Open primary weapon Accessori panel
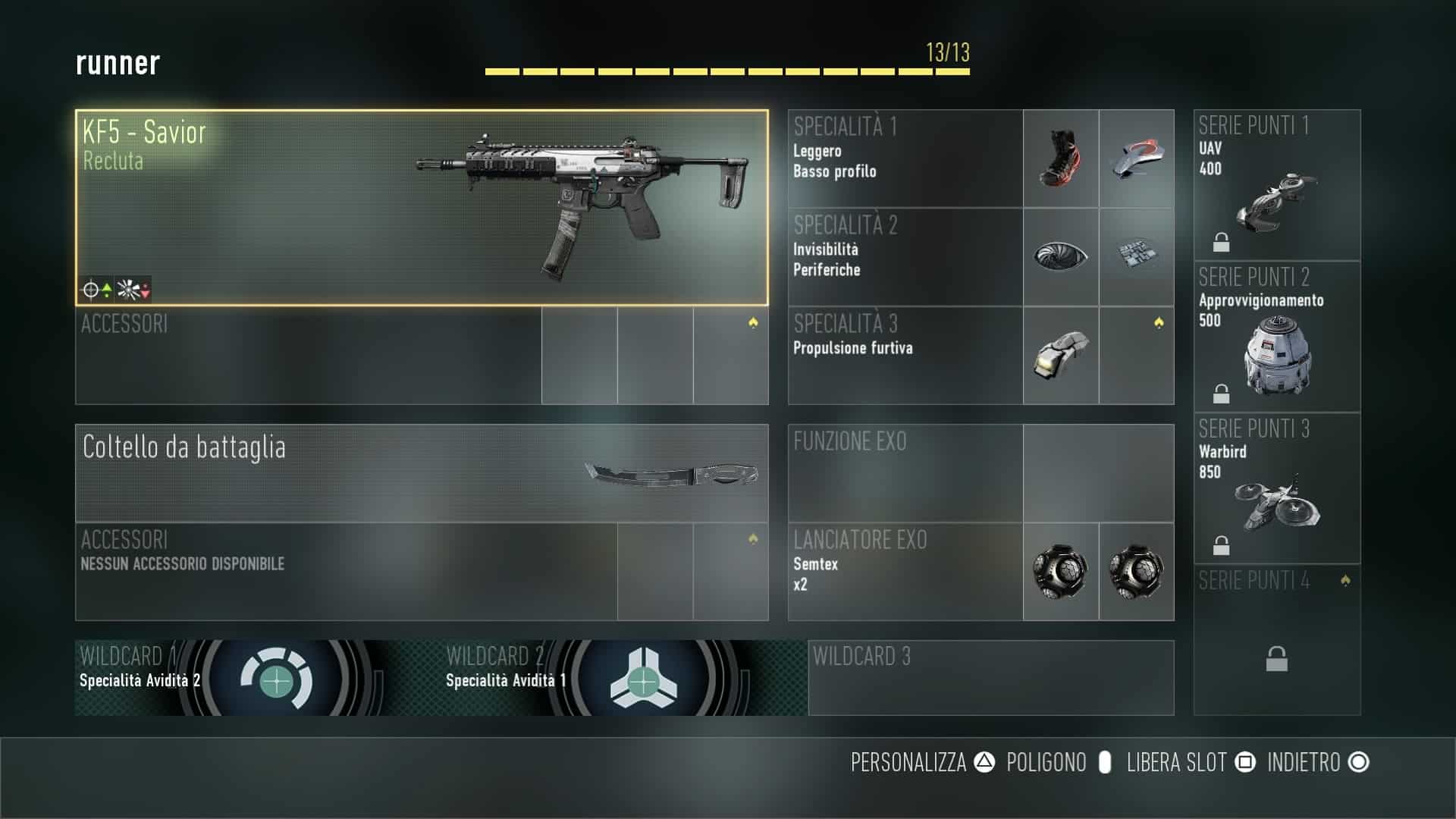The image size is (1456, 819). click(308, 355)
